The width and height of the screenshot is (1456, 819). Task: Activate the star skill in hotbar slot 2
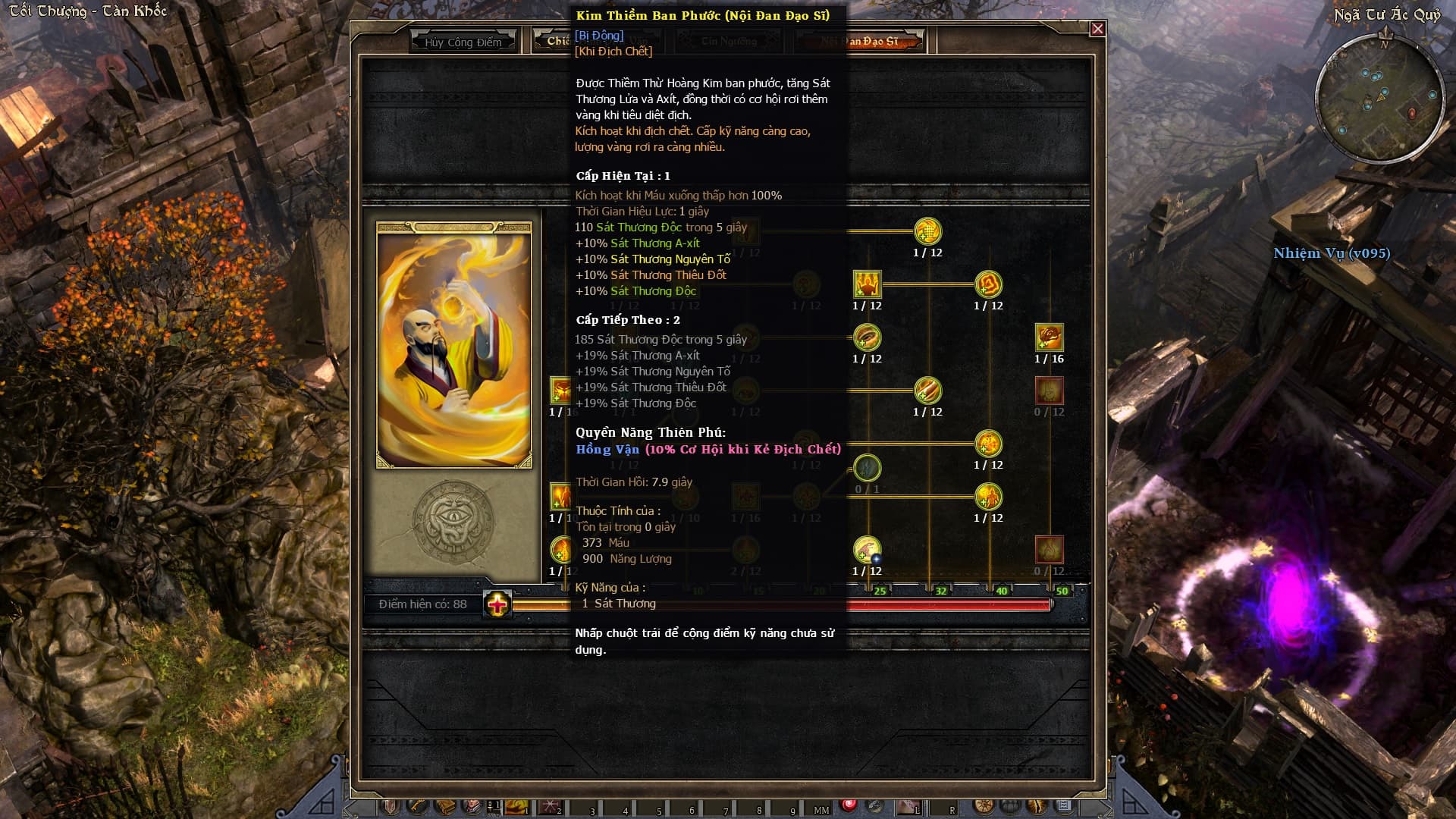549,807
